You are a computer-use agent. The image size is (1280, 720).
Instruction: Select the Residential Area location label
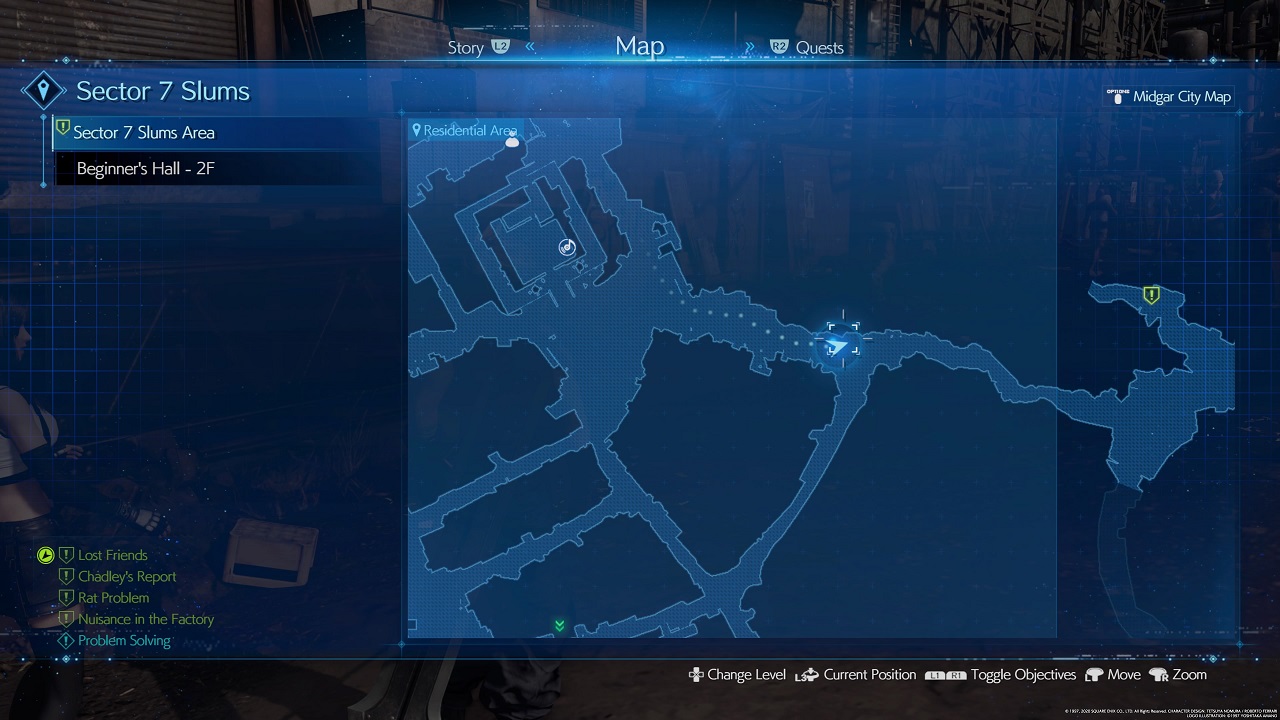468,131
